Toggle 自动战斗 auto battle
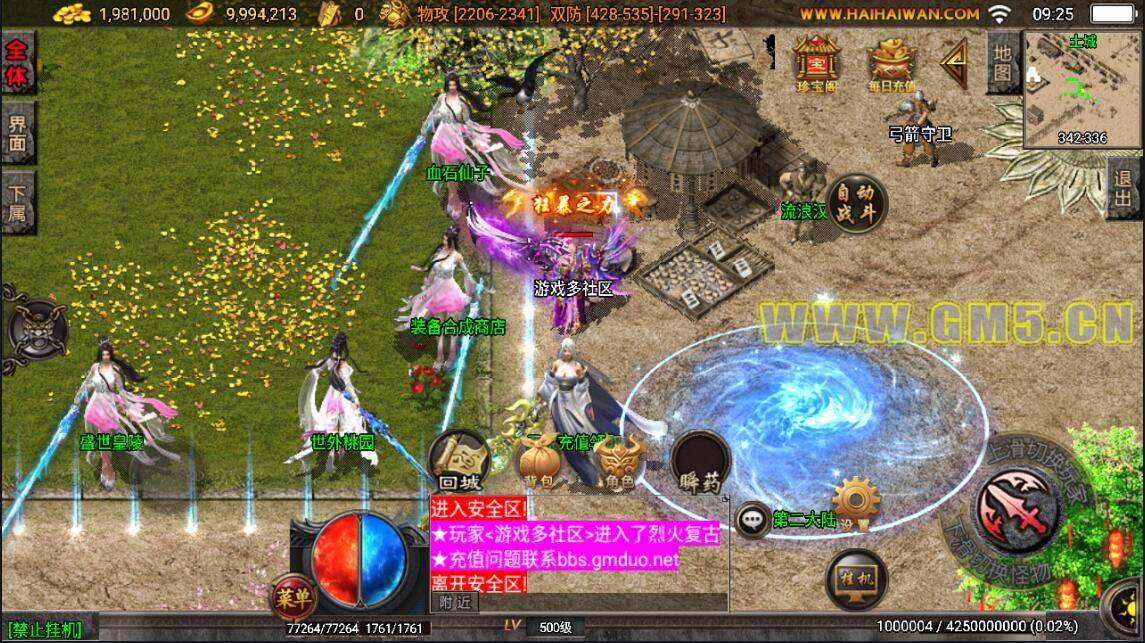Screen dimensions: 1145x643 pyautogui.click(x=857, y=203)
